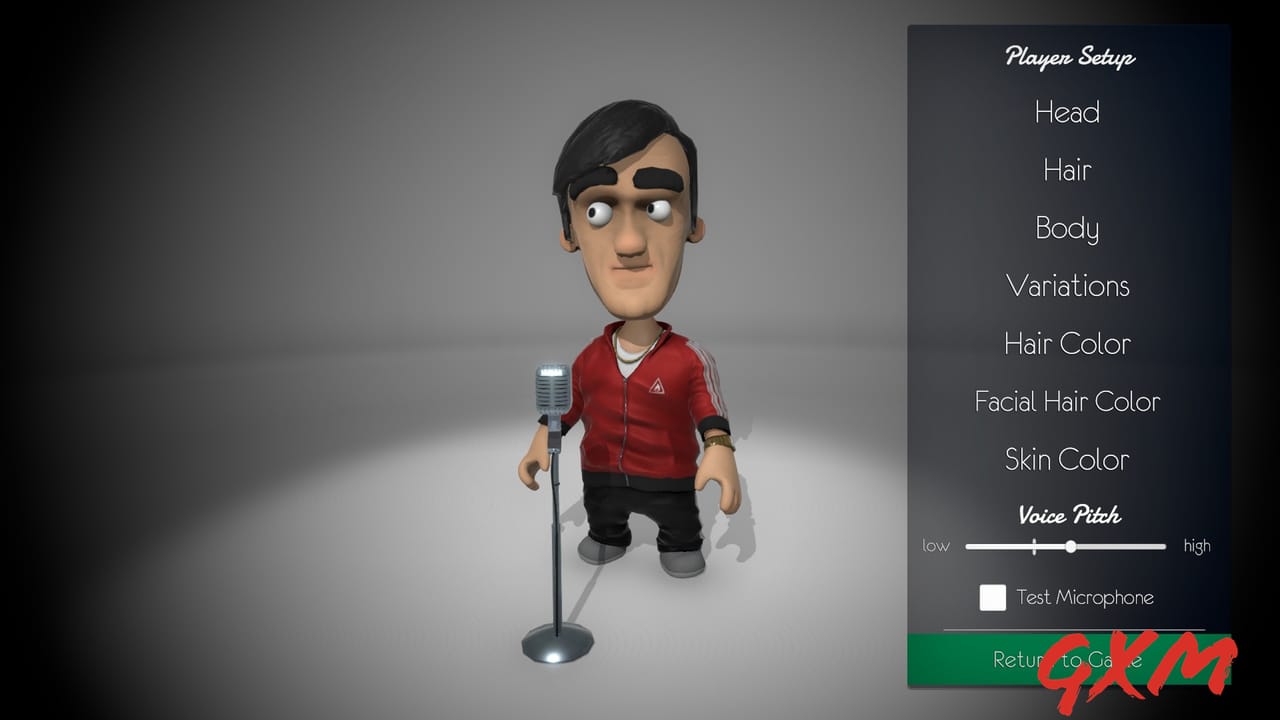This screenshot has height=720, width=1280.
Task: Open the Hair Color picker
Action: (x=1067, y=344)
